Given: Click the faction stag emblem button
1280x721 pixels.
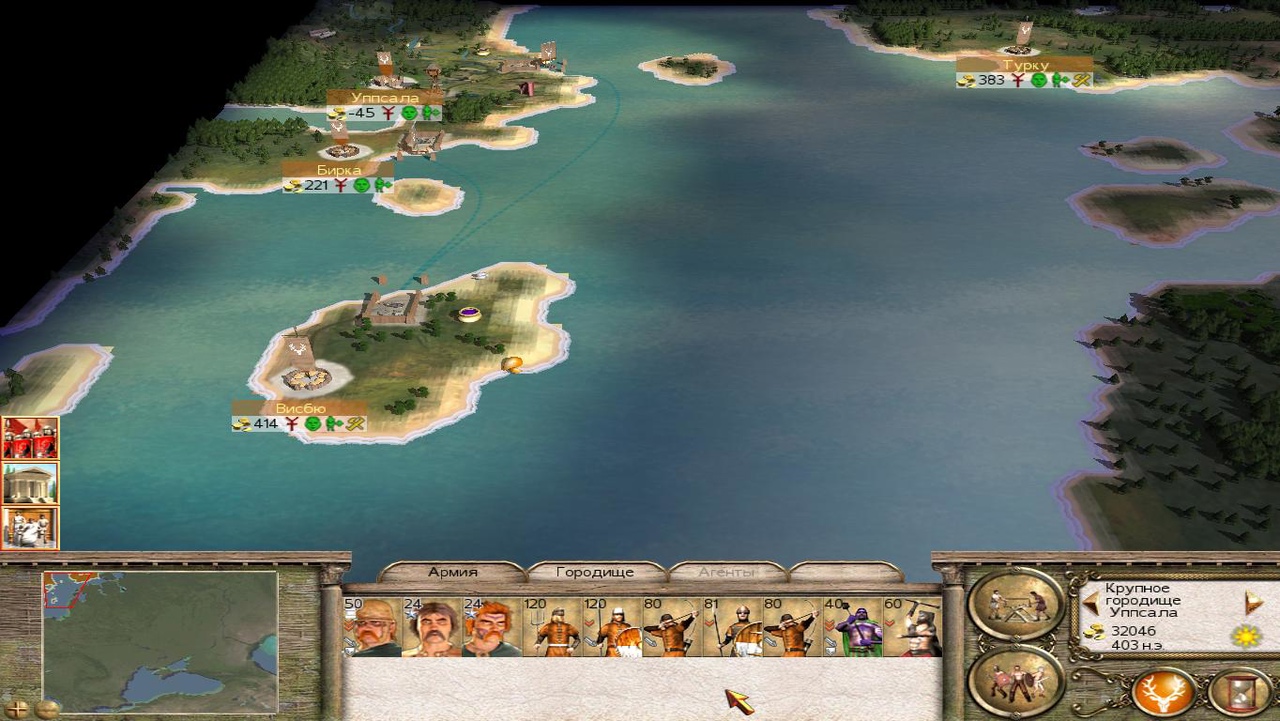Looking at the screenshot, I should coord(1164,691).
